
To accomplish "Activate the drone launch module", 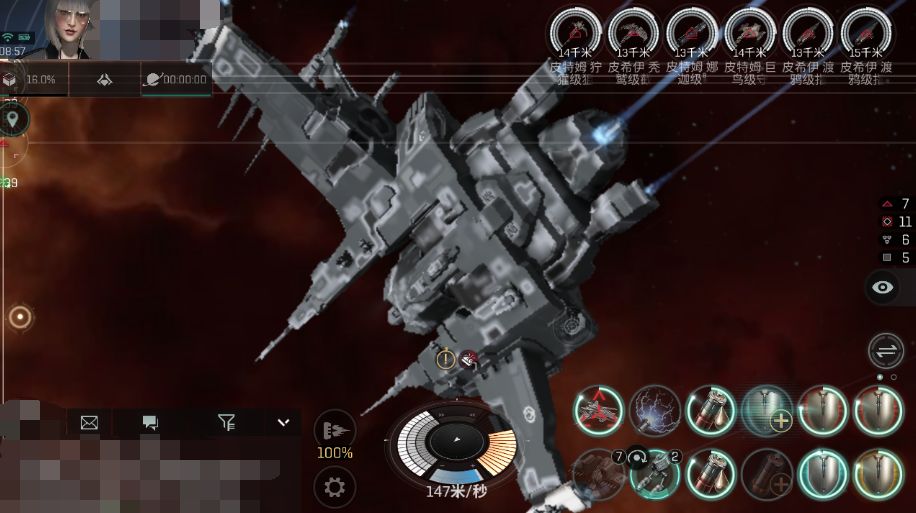I will pyautogui.click(x=598, y=410).
